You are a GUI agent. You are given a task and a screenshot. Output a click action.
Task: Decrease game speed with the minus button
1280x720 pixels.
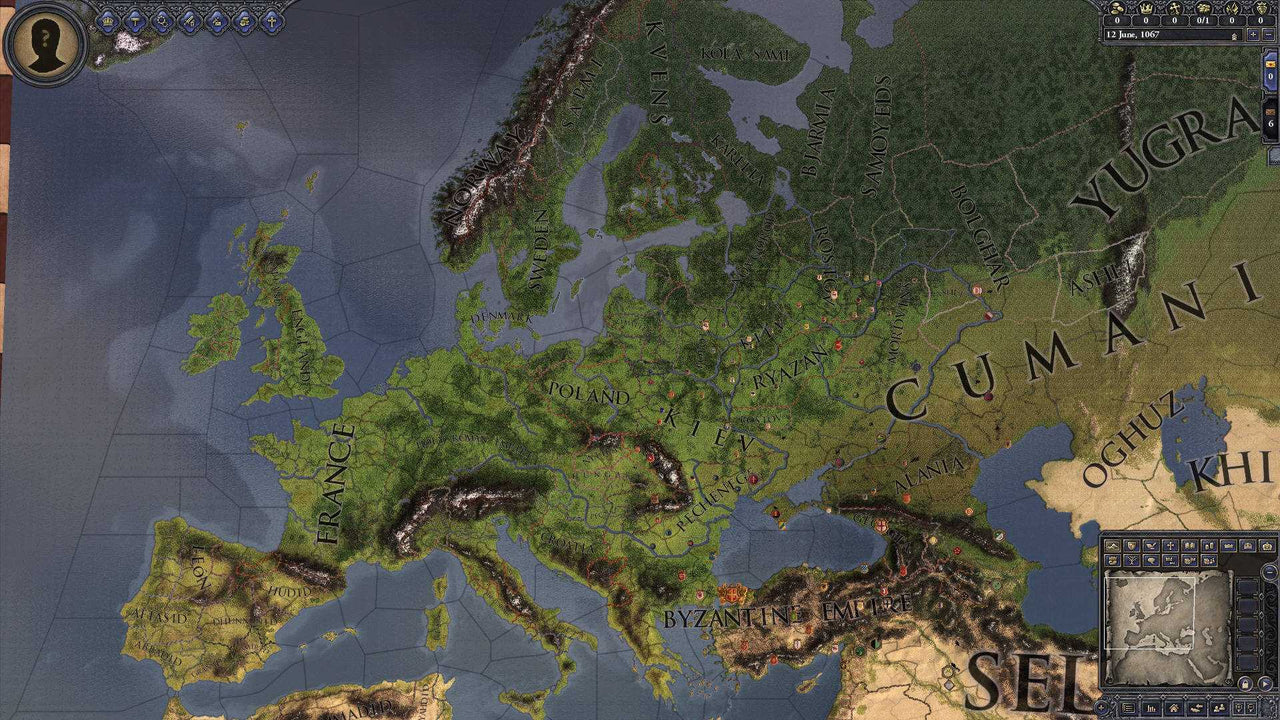tap(1268, 35)
